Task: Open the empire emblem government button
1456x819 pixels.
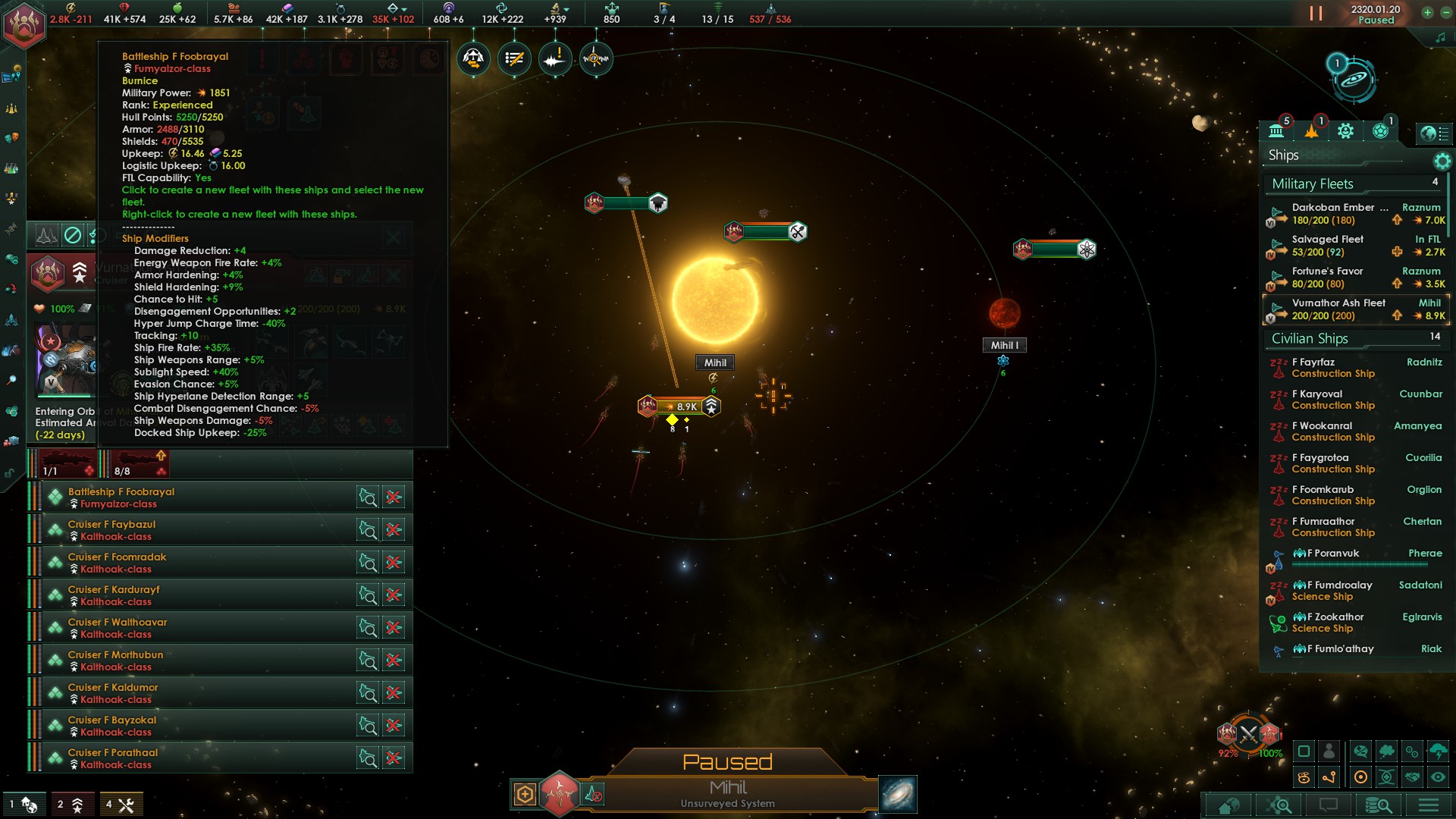Action: [x=24, y=24]
